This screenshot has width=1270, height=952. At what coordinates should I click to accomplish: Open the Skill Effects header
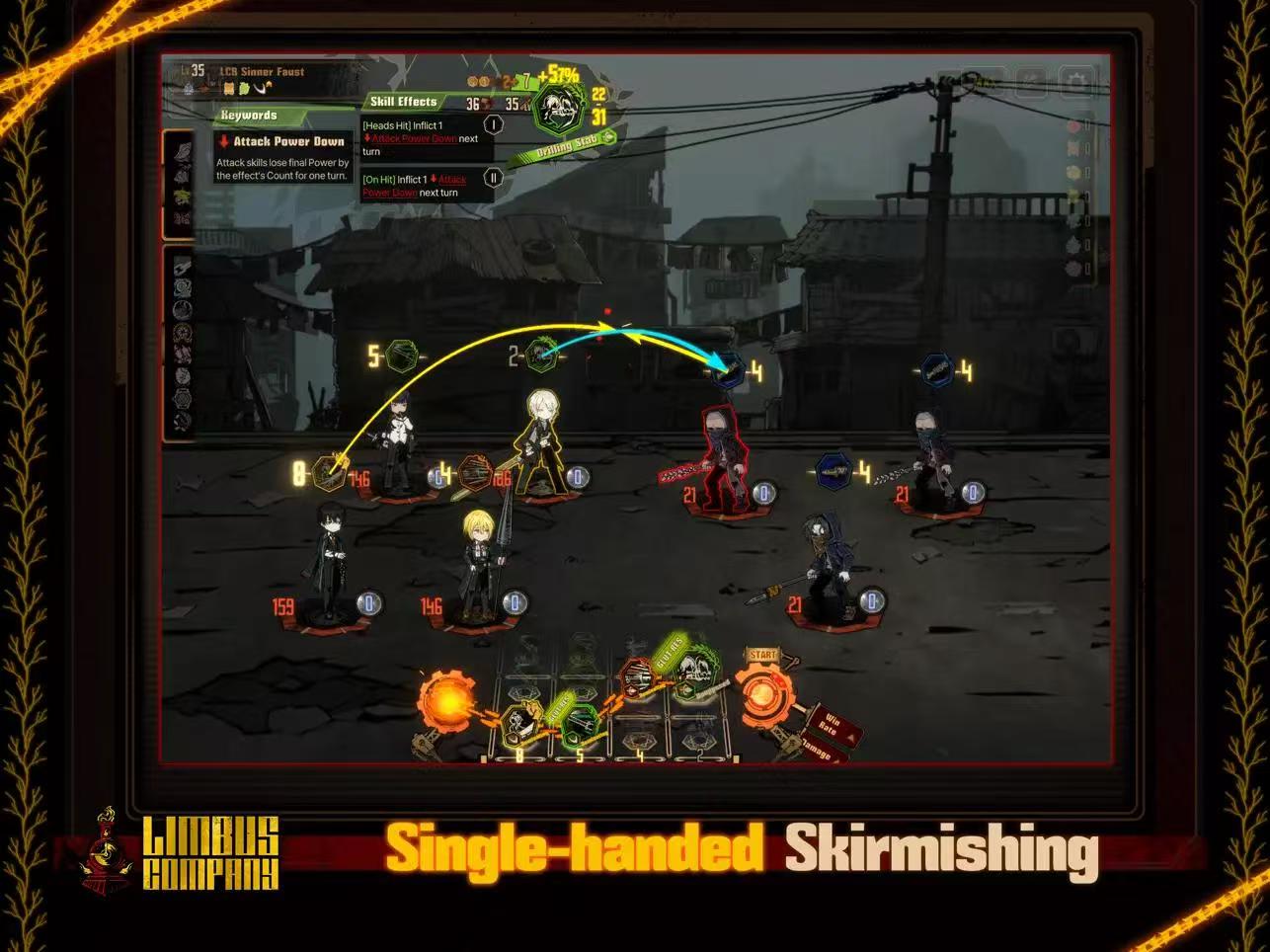pyautogui.click(x=403, y=102)
